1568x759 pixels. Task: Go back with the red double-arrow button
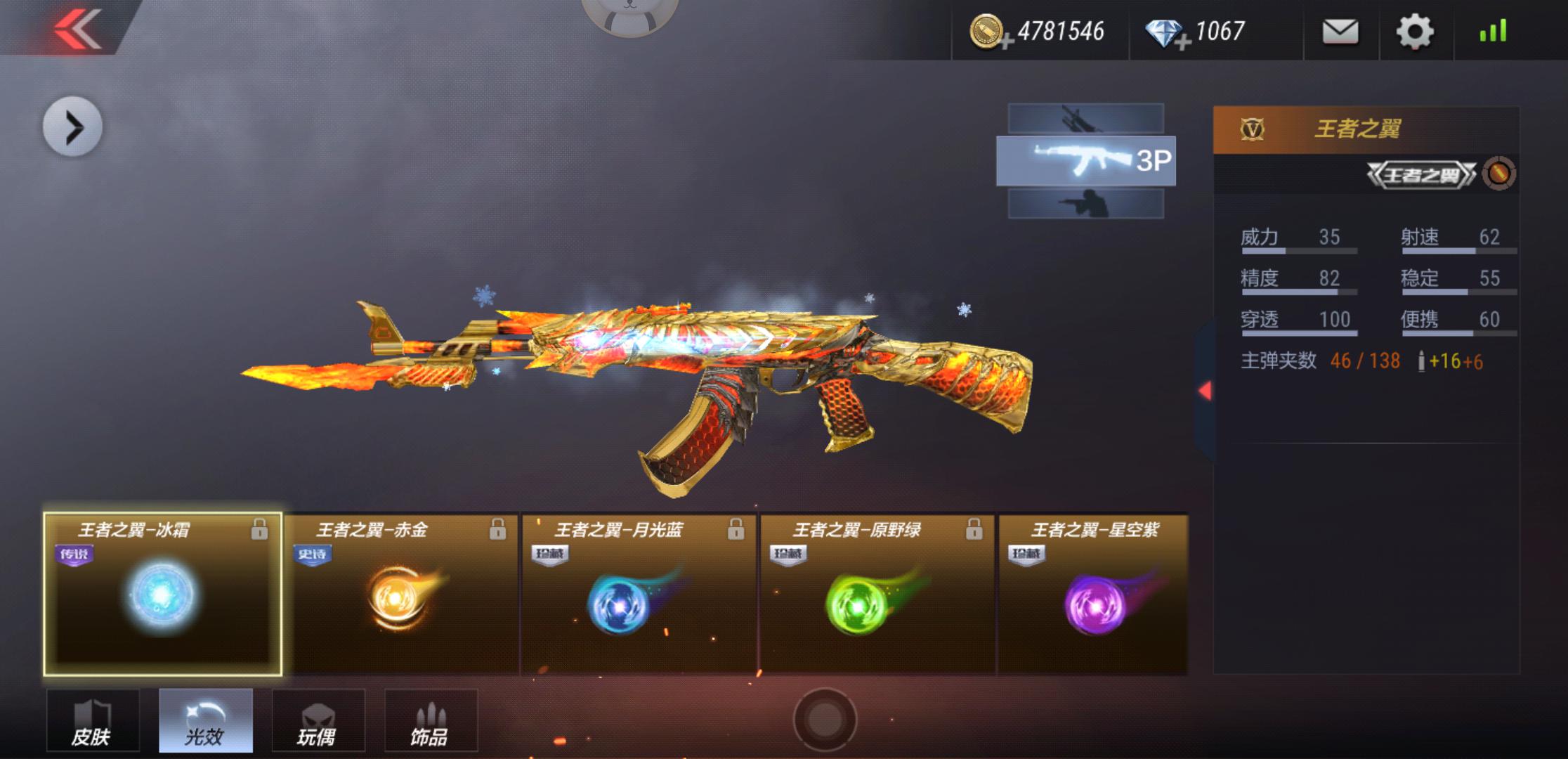coord(77,30)
